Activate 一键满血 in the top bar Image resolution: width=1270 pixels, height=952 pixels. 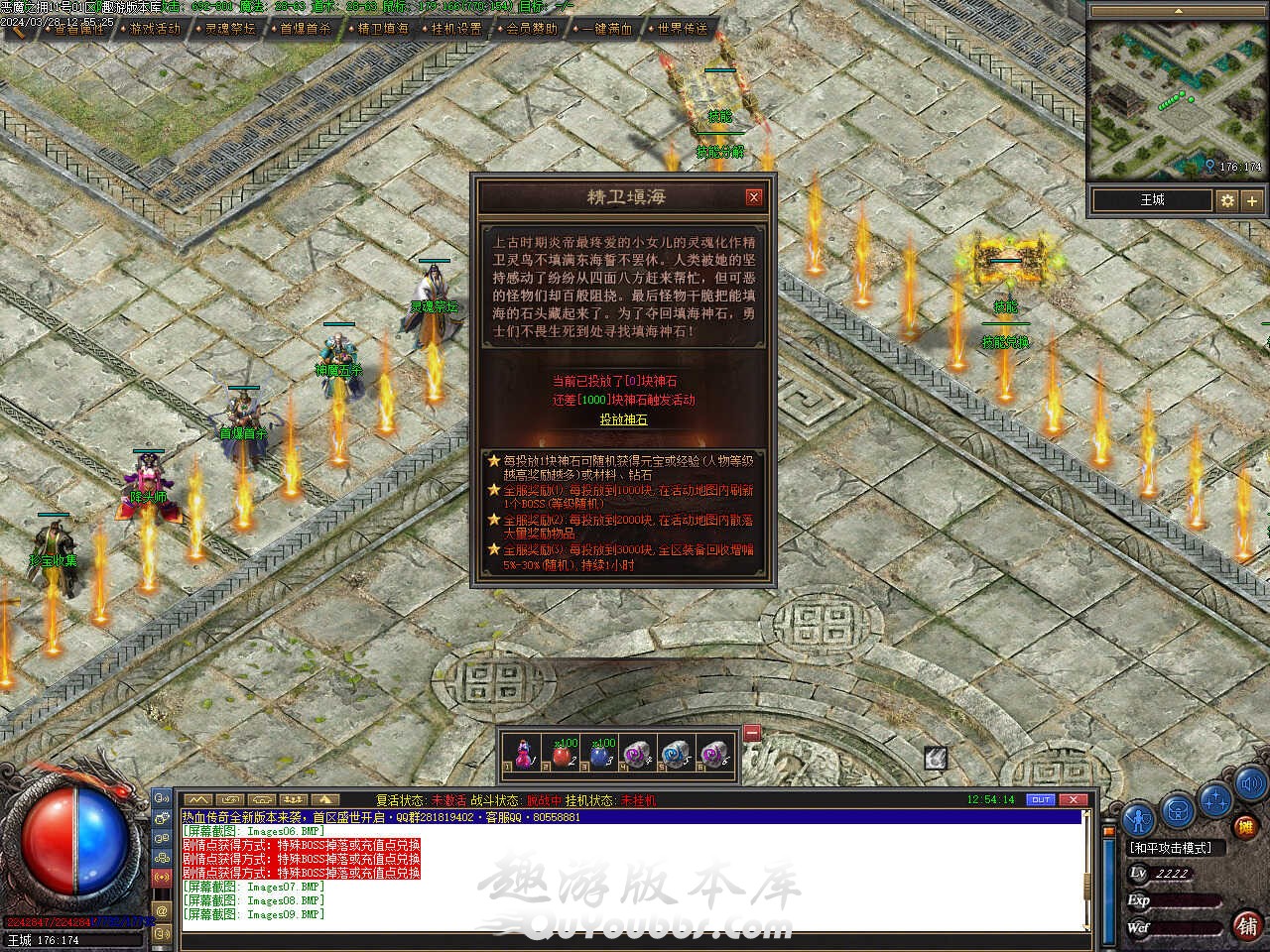607,29
